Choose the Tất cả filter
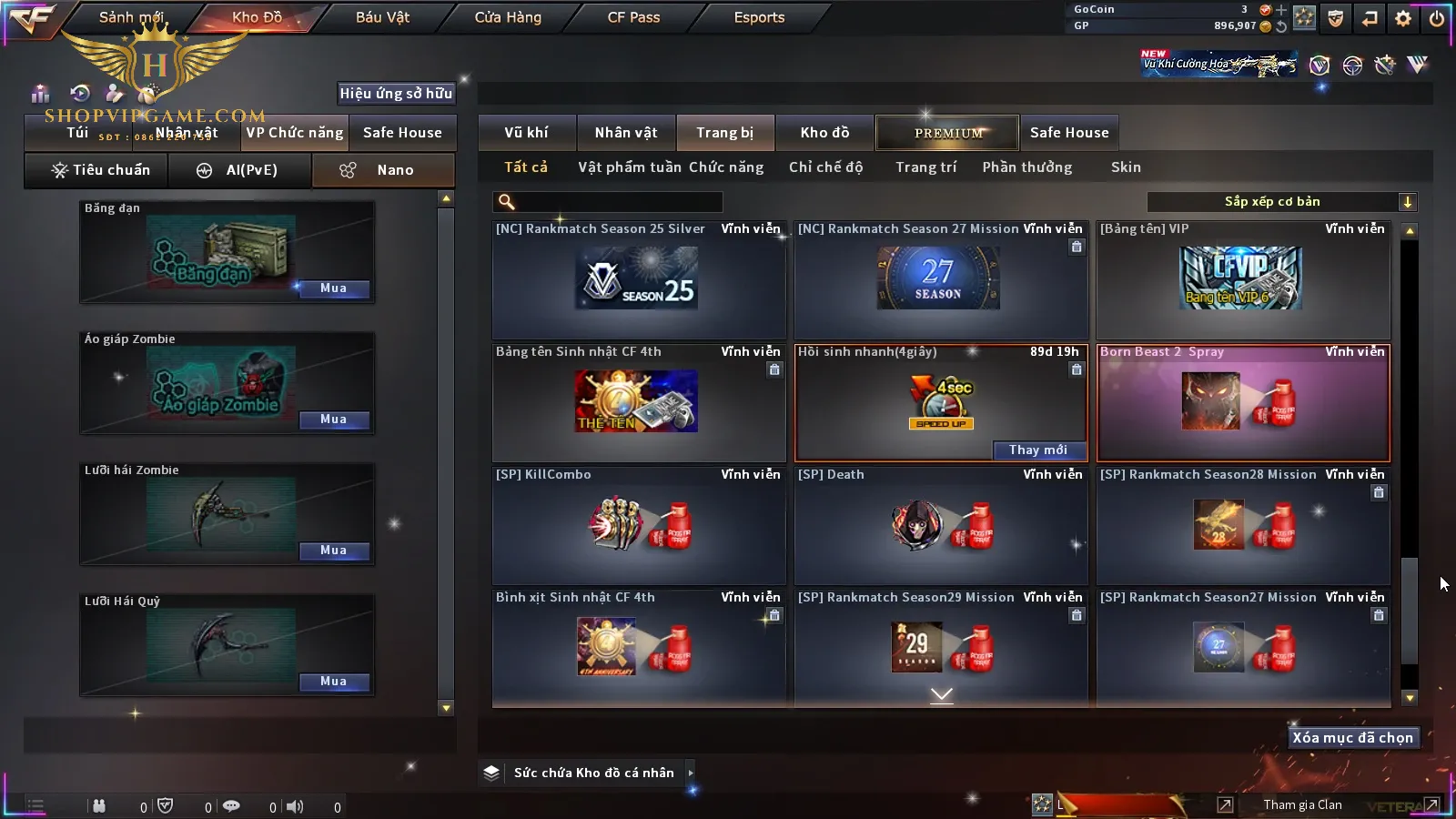Screen dimensions: 1456x819 (x=526, y=167)
